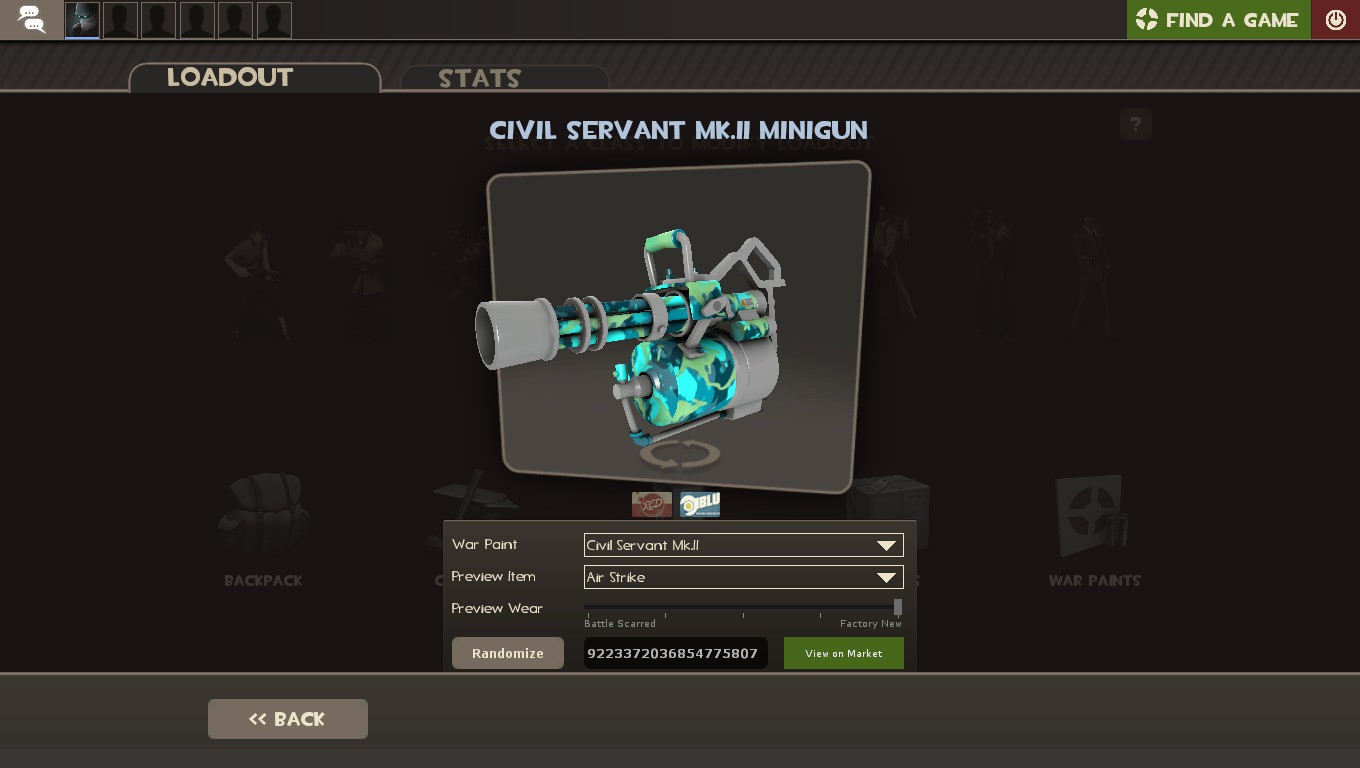Click the Preview Wear slider handle near Factory New
Viewport: 1360px width, 768px height.
pyautogui.click(x=897, y=606)
